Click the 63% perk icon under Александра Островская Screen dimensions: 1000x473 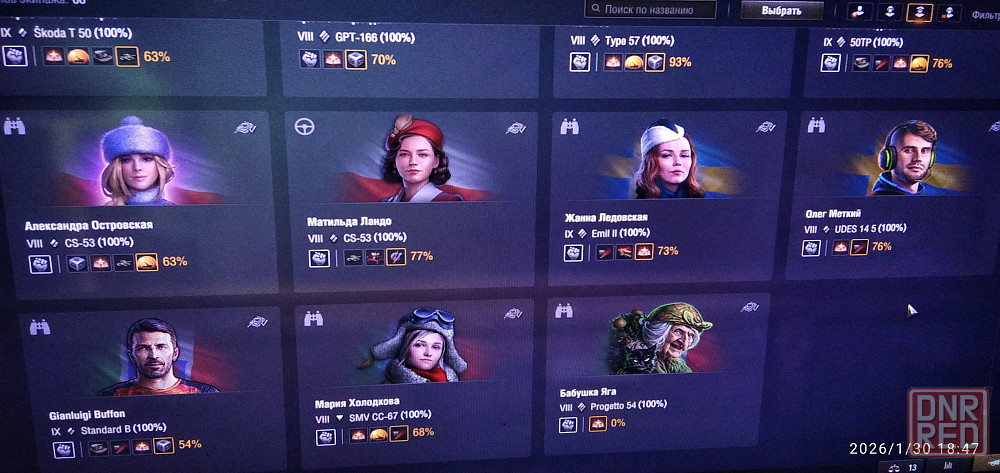(147, 263)
